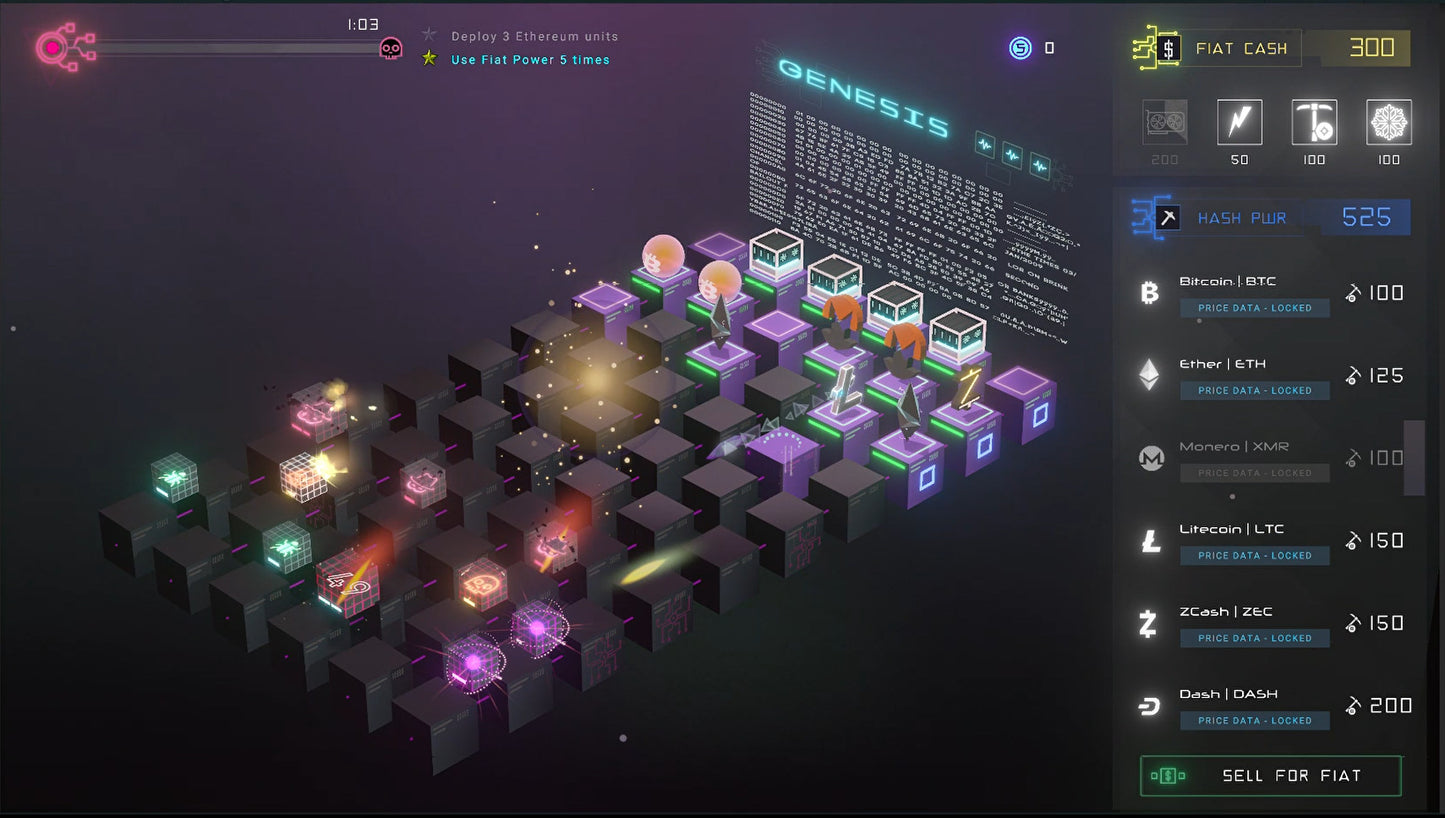Choose the Dash DASH unit
This screenshot has height=818, width=1445.
tap(1270, 706)
